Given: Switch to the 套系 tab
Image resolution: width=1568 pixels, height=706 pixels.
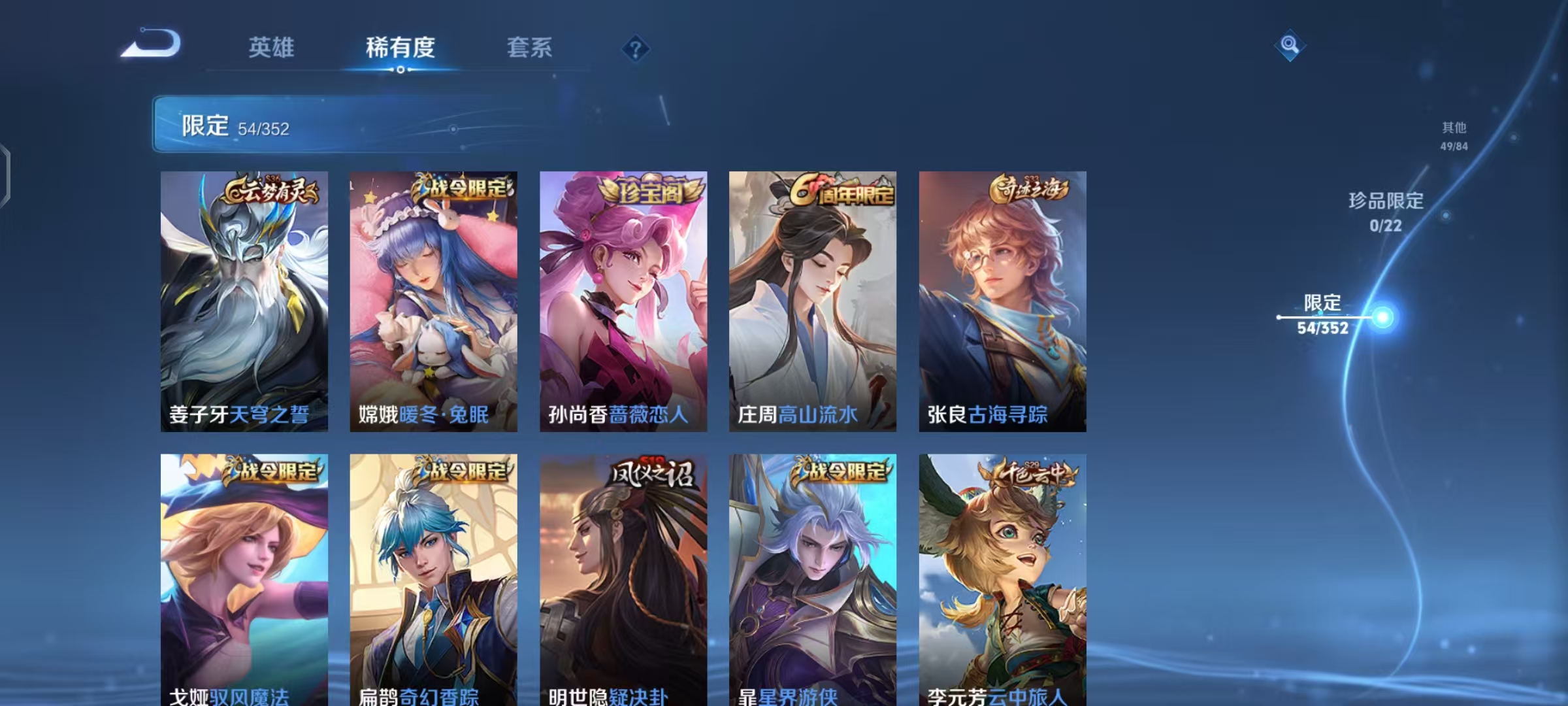Looking at the screenshot, I should [x=529, y=48].
